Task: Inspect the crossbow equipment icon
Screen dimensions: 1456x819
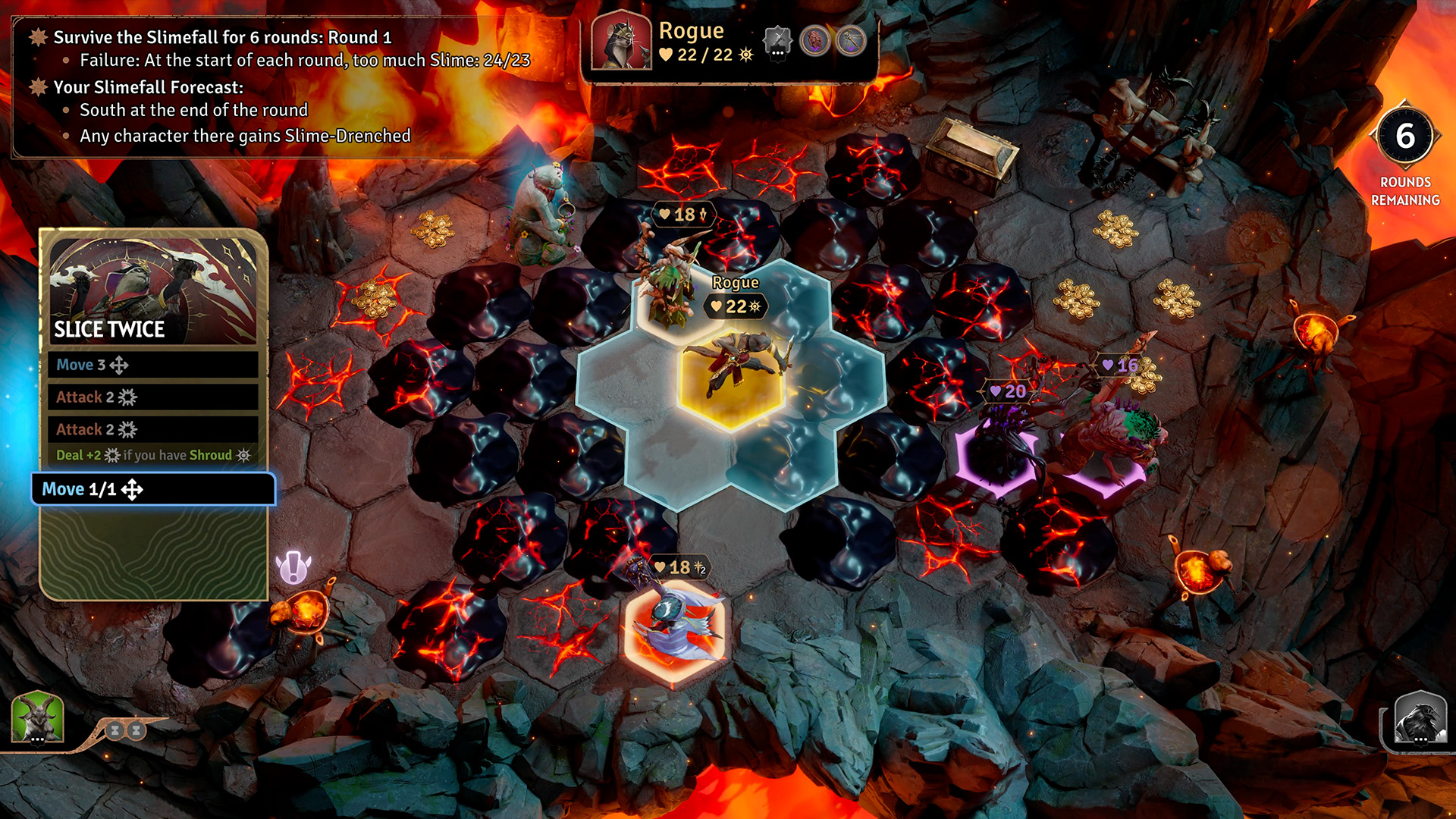Action: click(851, 40)
